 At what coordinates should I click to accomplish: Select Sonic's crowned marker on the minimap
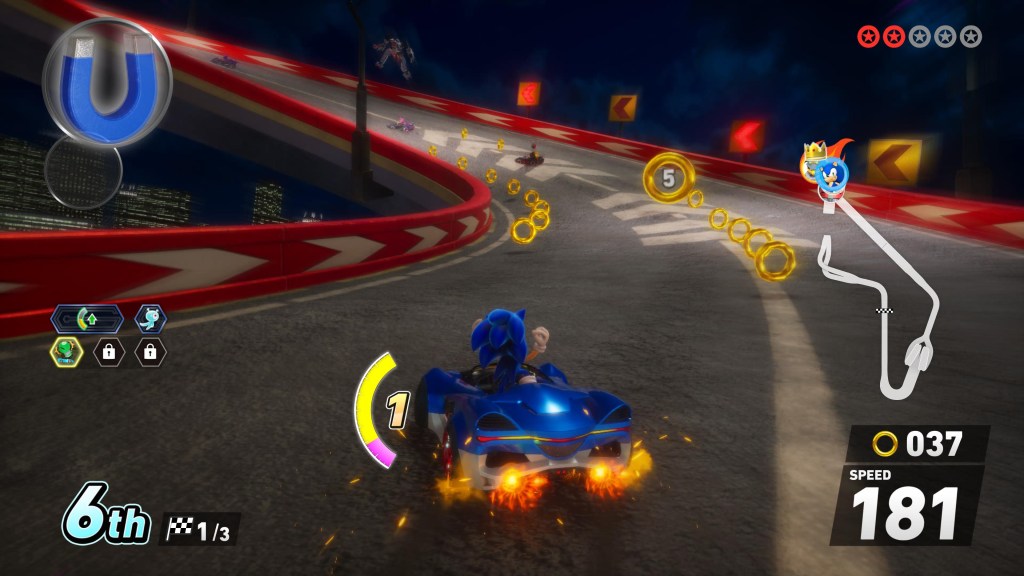coord(826,168)
